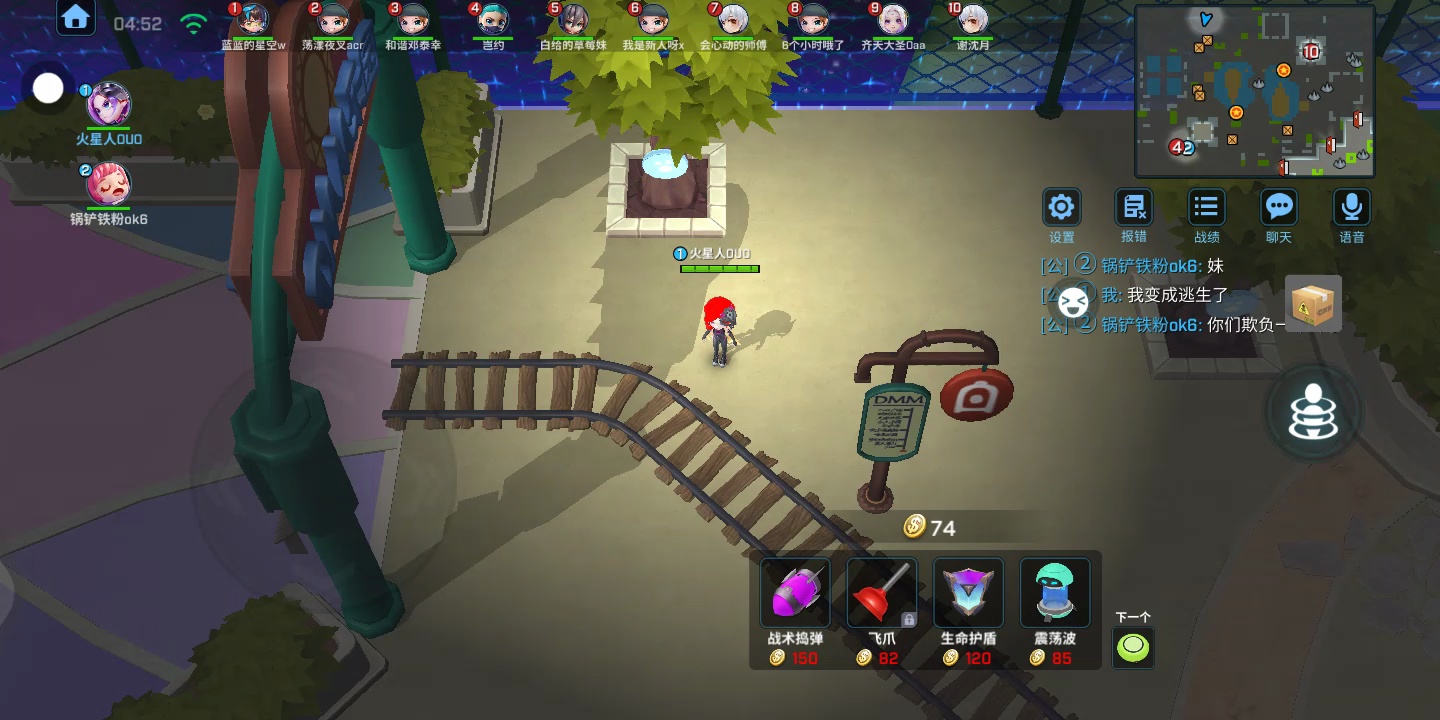Viewport: 1440px width, 720px height.
Task: Select the 飞爪 plunger item
Action: tap(881, 595)
